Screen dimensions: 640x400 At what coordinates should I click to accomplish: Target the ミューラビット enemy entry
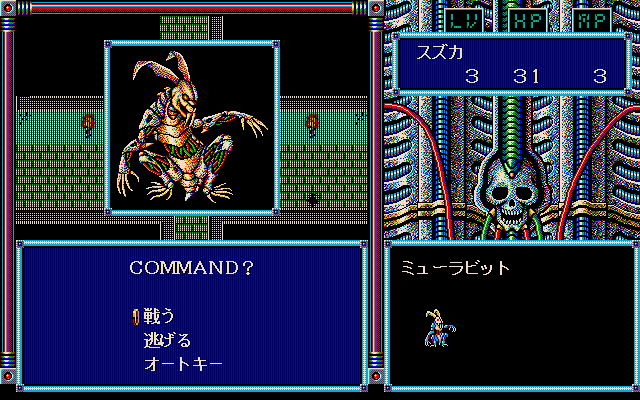(456, 268)
